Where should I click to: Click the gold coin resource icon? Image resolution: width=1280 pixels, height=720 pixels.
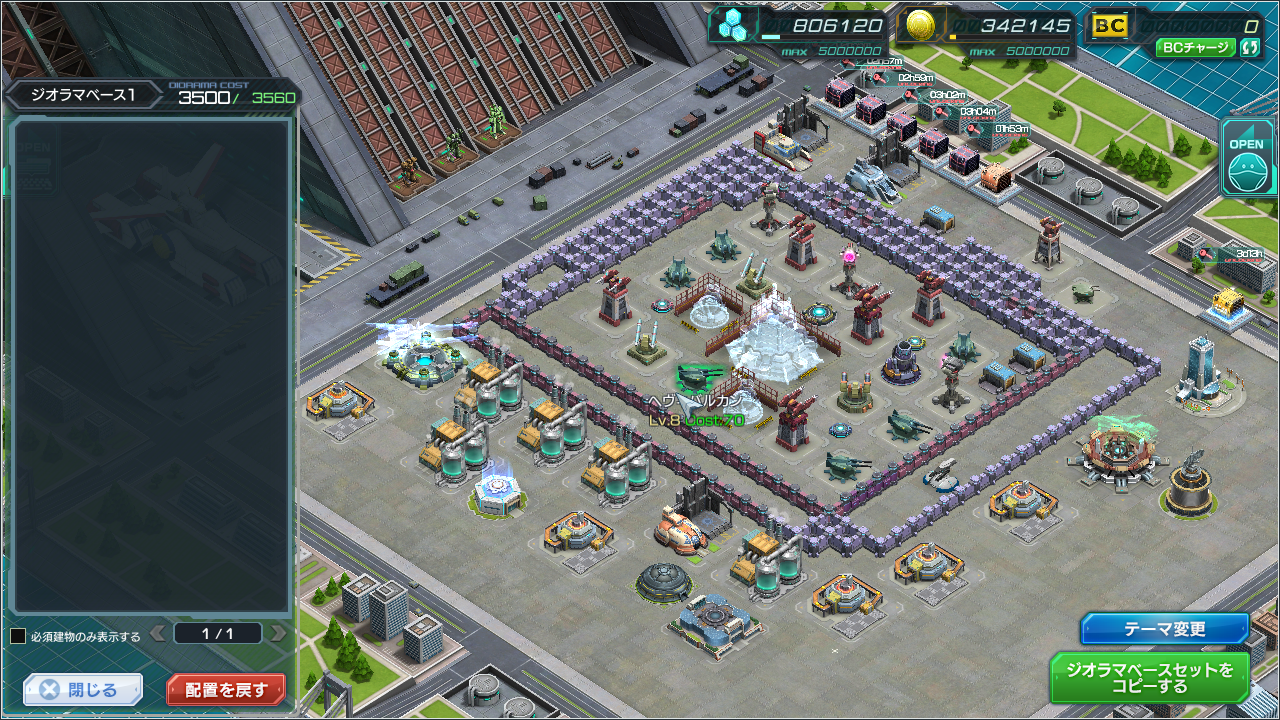coord(921,26)
